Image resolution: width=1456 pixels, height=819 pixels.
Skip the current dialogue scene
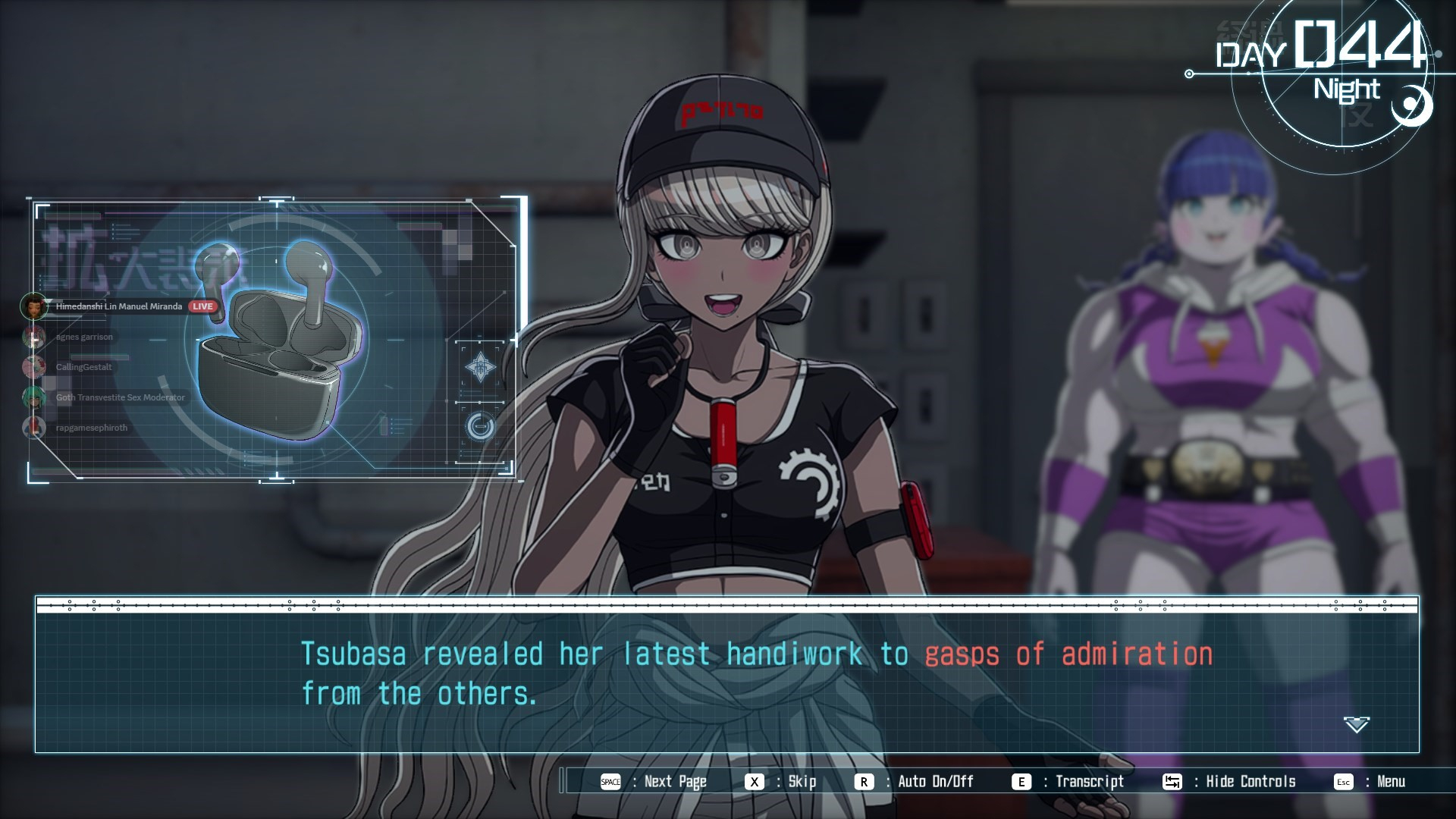(781, 782)
